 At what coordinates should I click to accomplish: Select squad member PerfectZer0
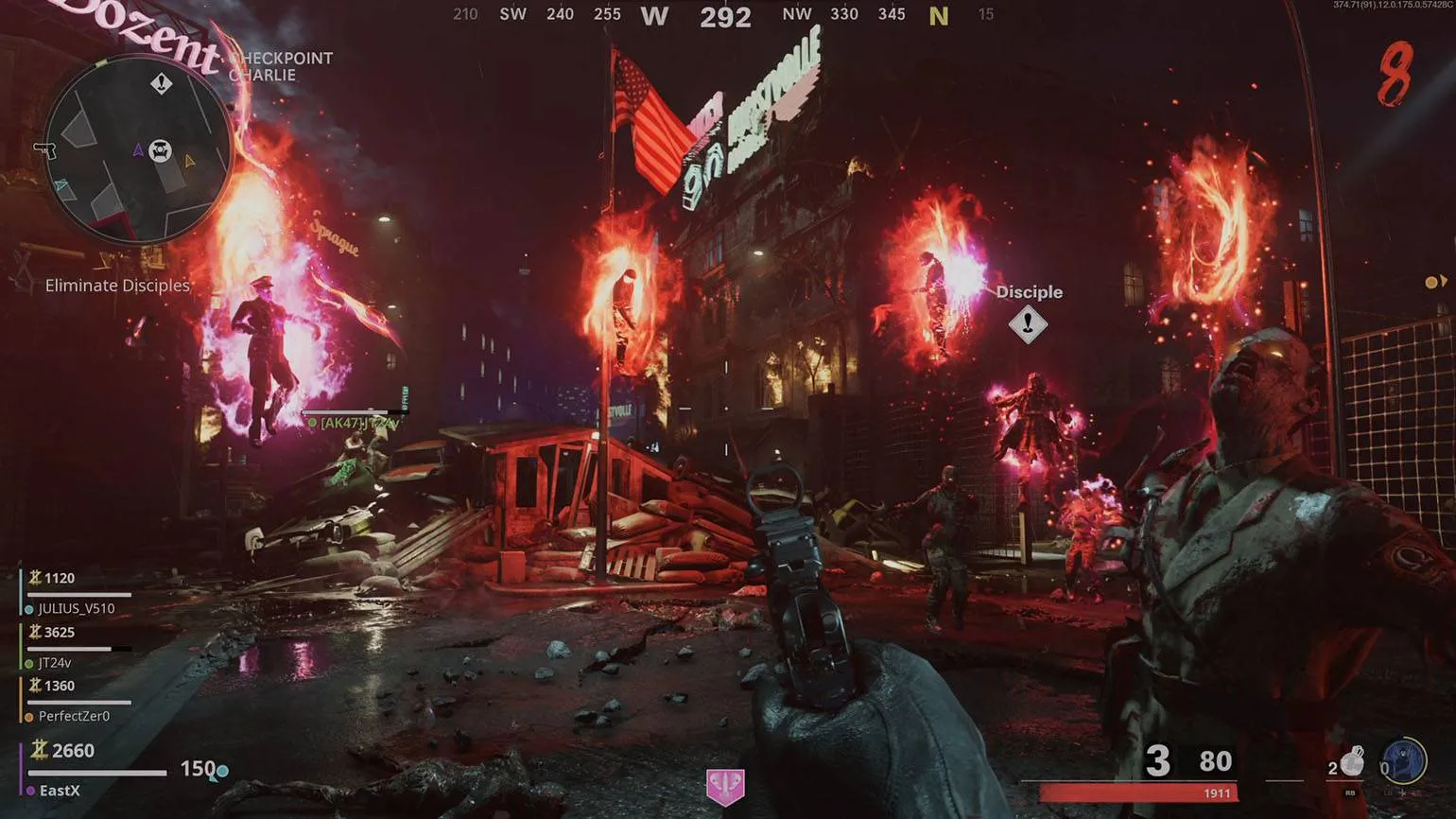(x=73, y=716)
